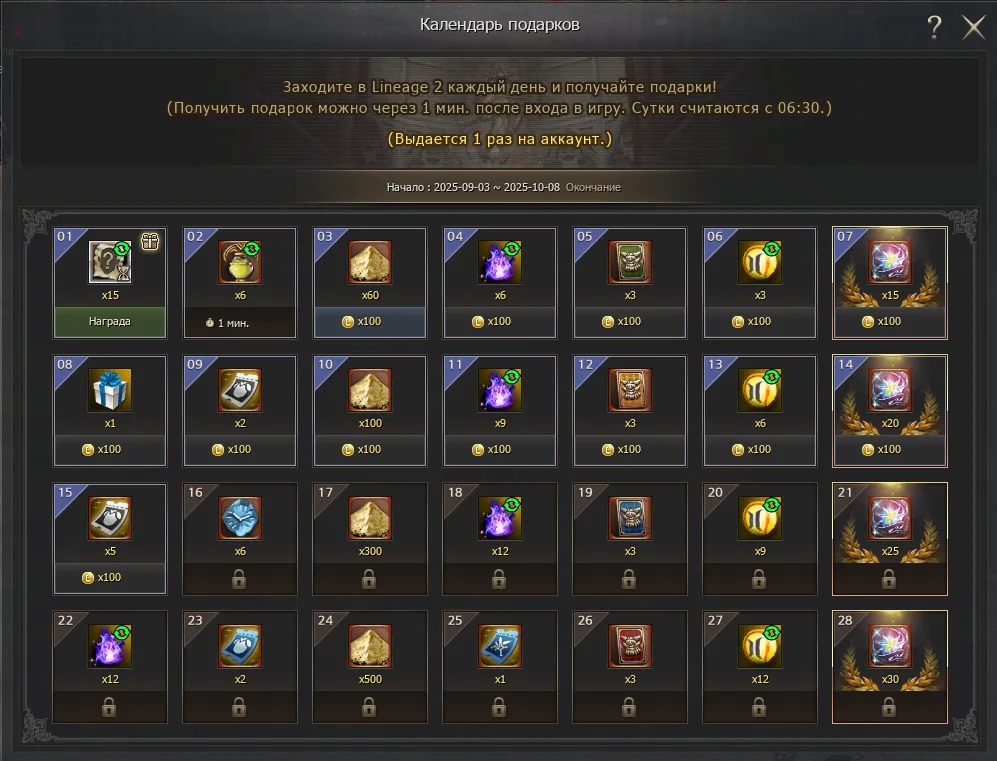Select the day 06 gold coin reward
This screenshot has height=761, width=997.
tap(760, 262)
